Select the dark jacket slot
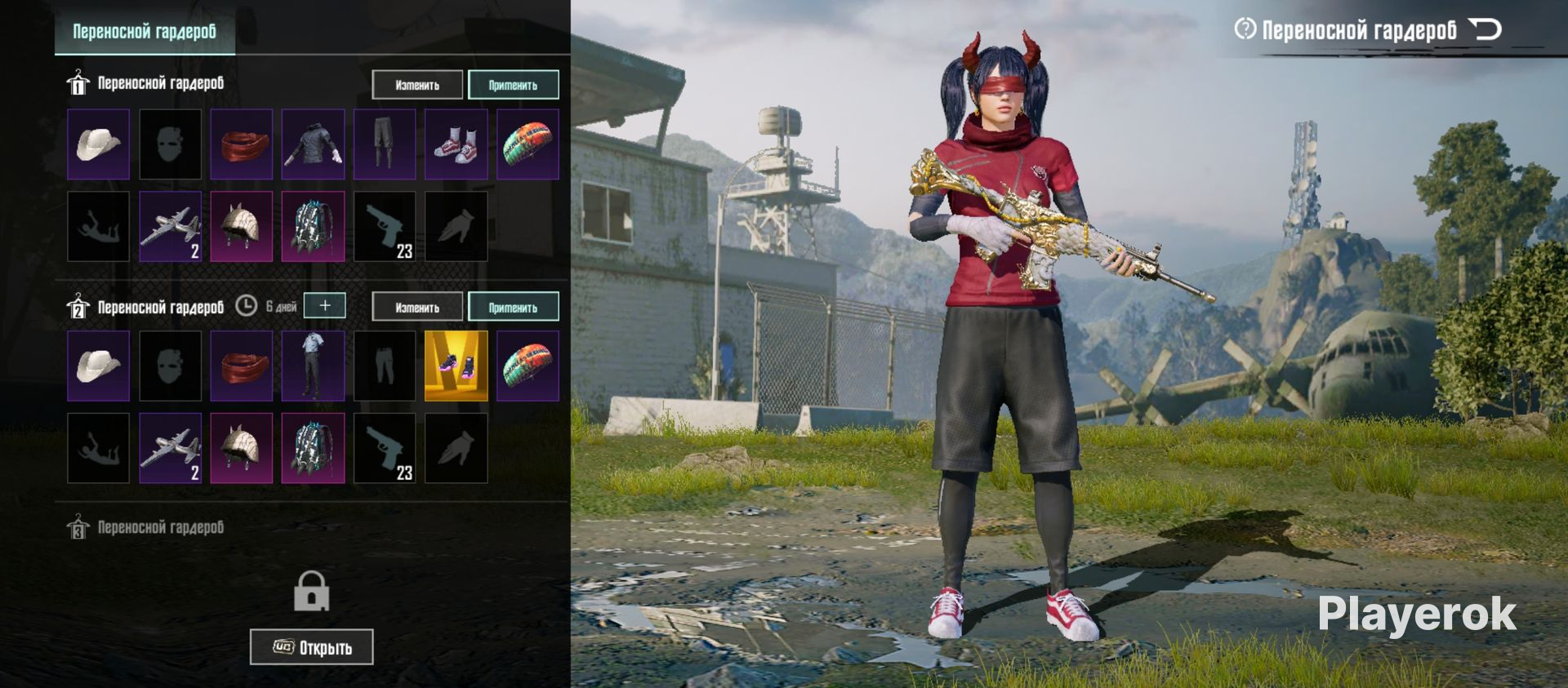The image size is (1568, 688). point(313,144)
